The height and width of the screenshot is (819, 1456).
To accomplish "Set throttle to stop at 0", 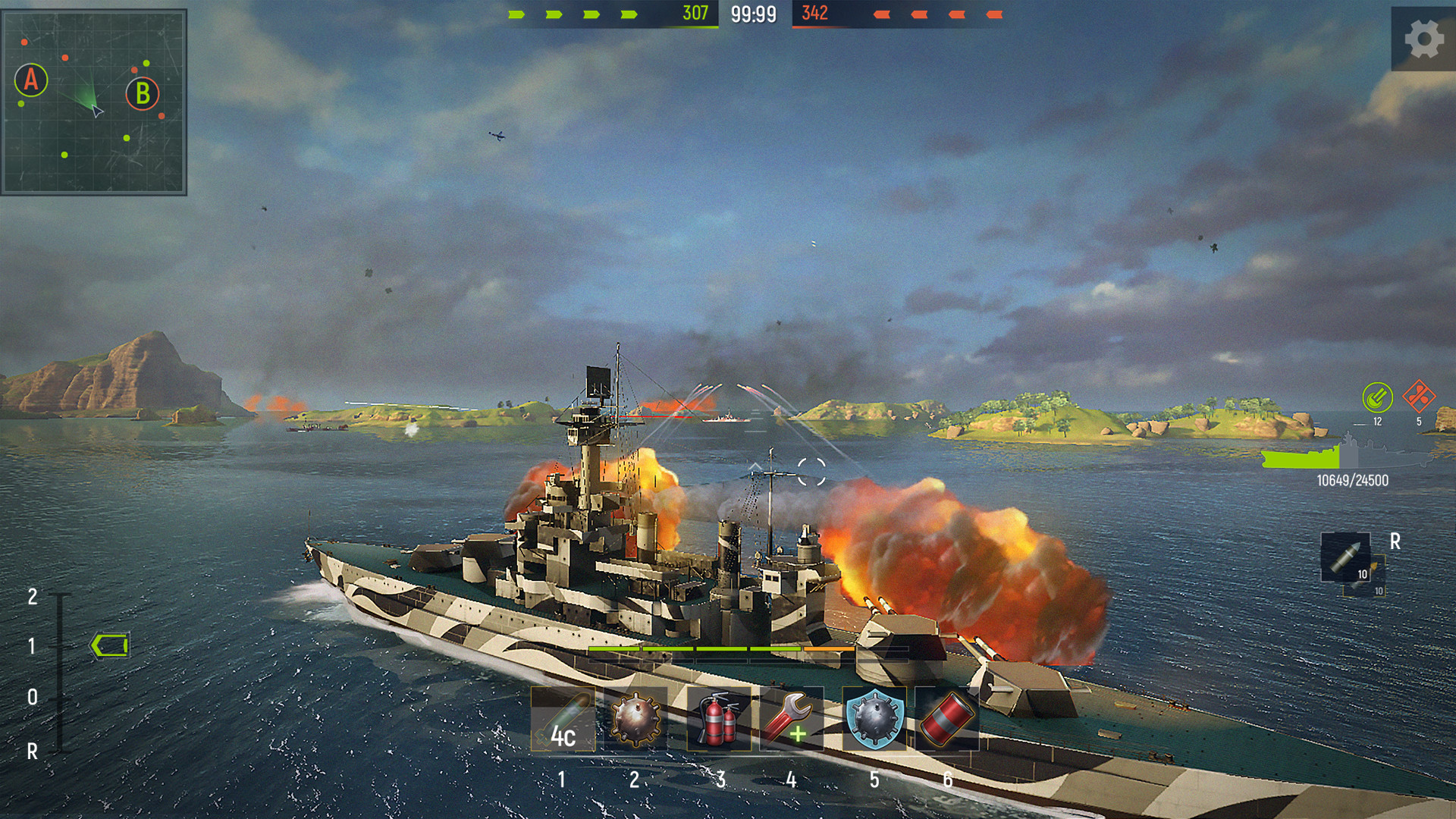I will pyautogui.click(x=33, y=697).
